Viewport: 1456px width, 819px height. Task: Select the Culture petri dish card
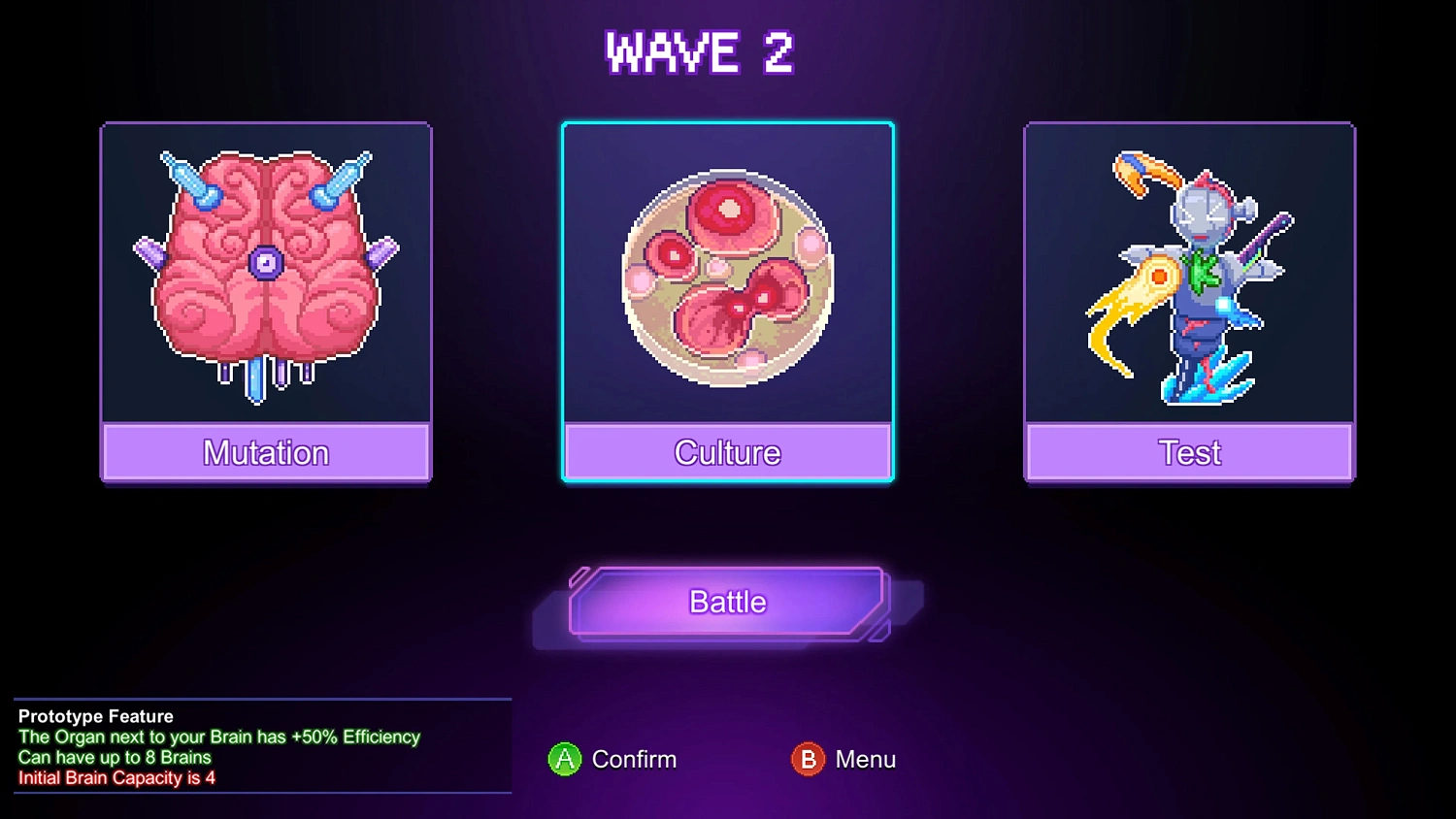pos(727,302)
